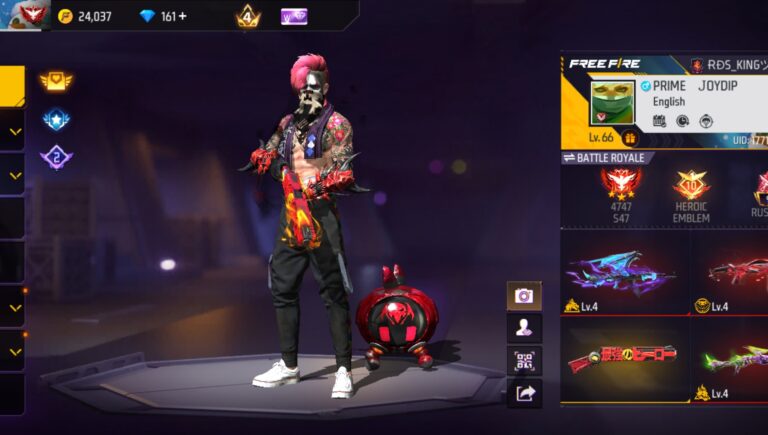768x435 pixels.
Task: Open the gold crown level 4 badge
Action: (248, 17)
